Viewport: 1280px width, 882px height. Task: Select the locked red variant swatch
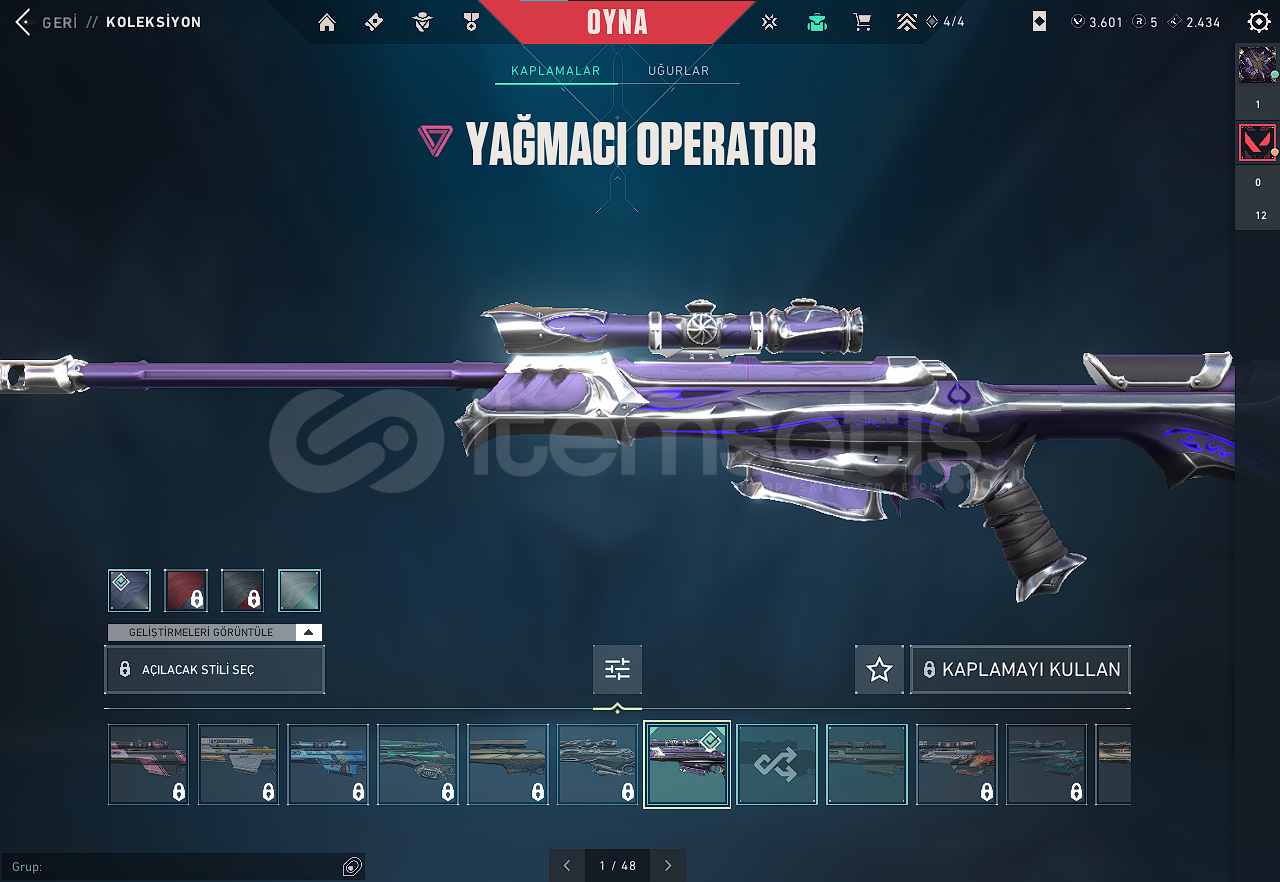[x=186, y=590]
